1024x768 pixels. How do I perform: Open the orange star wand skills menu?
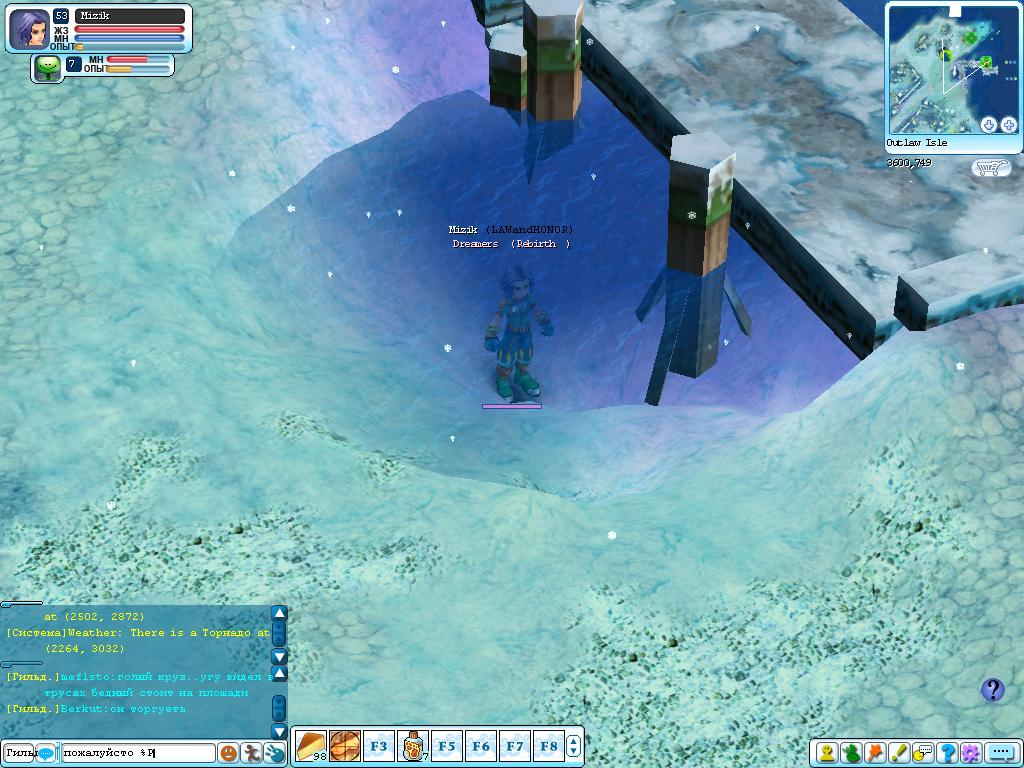point(875,753)
